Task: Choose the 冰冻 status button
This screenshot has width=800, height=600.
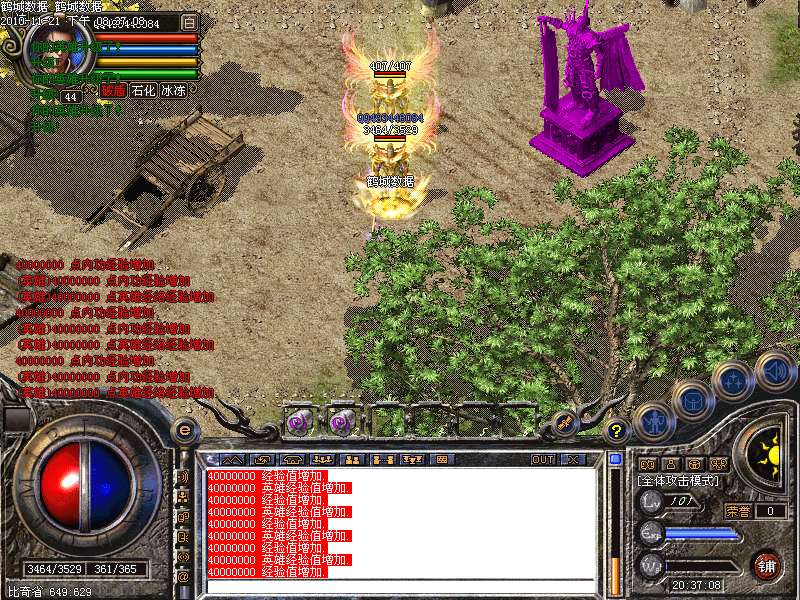Action: (x=173, y=91)
